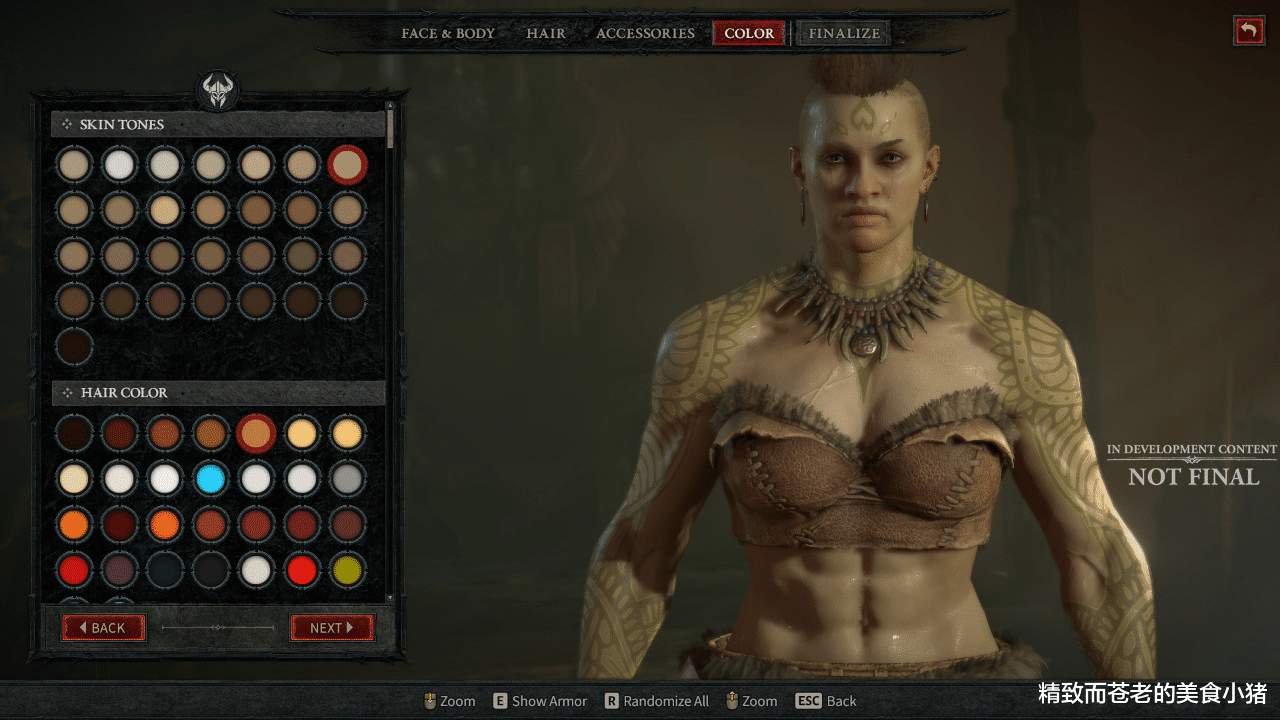Click the color panel scrollbar

click(390, 128)
